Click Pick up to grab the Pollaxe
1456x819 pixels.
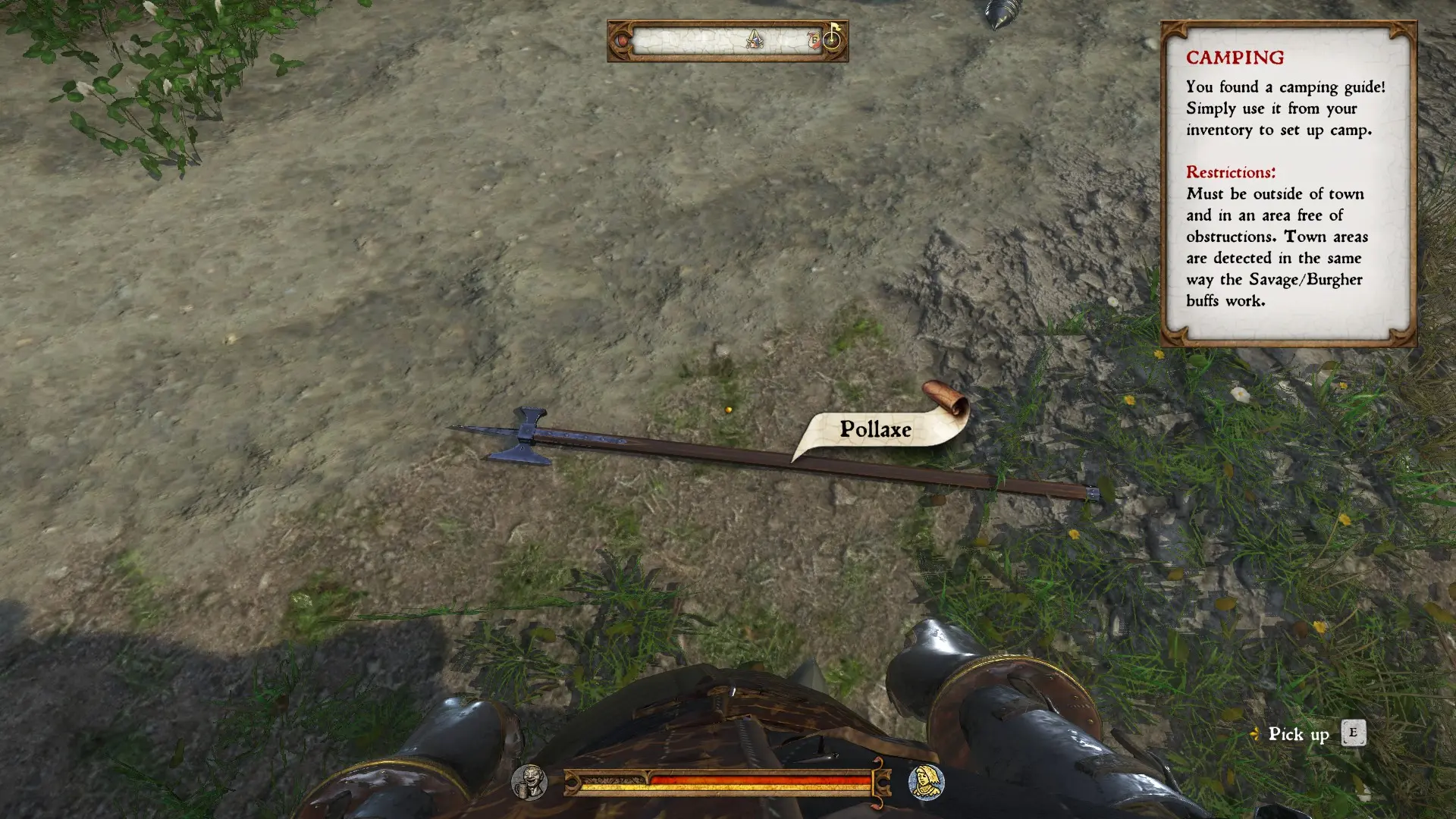[x=1299, y=733]
